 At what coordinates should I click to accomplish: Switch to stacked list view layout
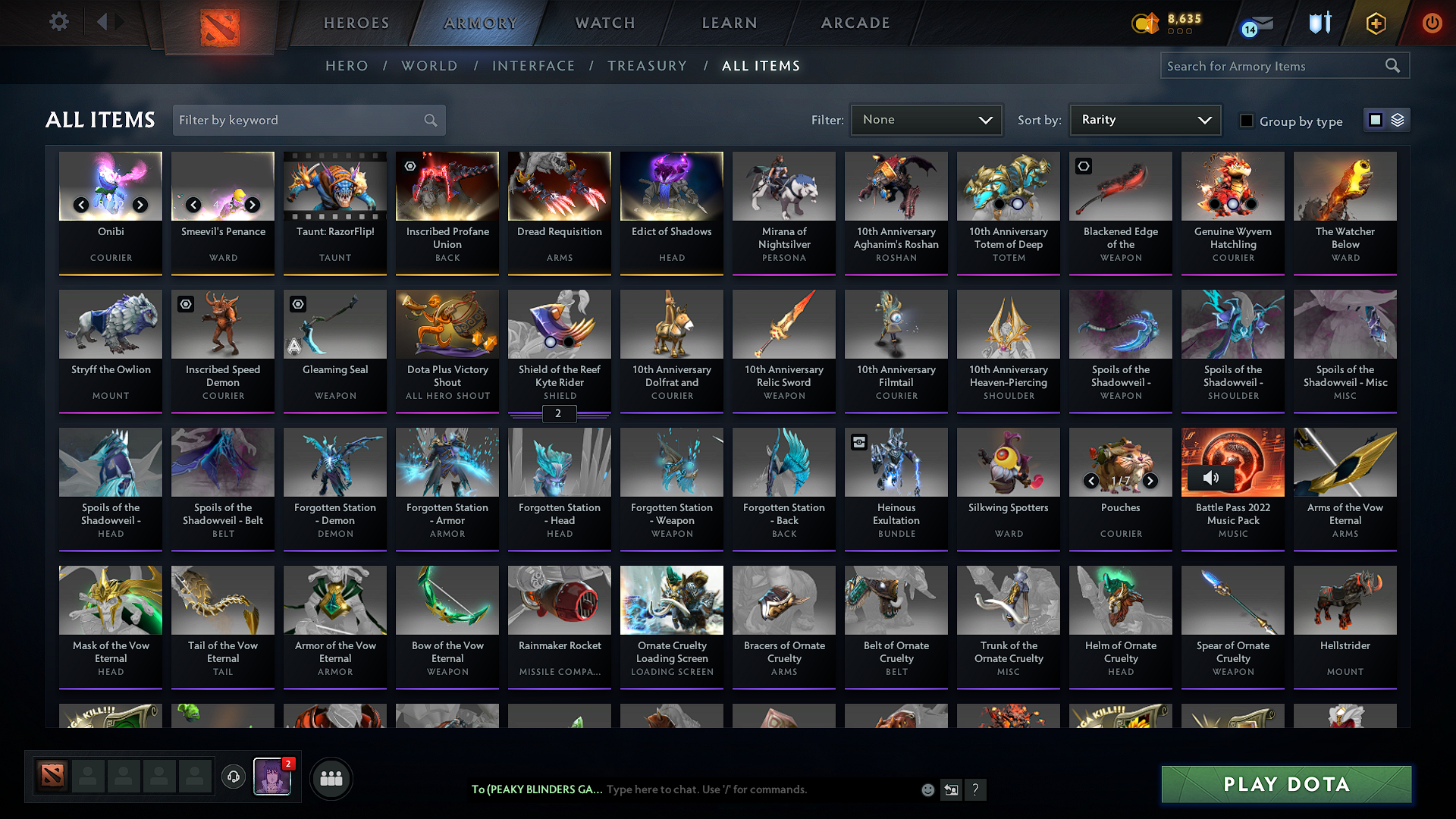point(1398,120)
